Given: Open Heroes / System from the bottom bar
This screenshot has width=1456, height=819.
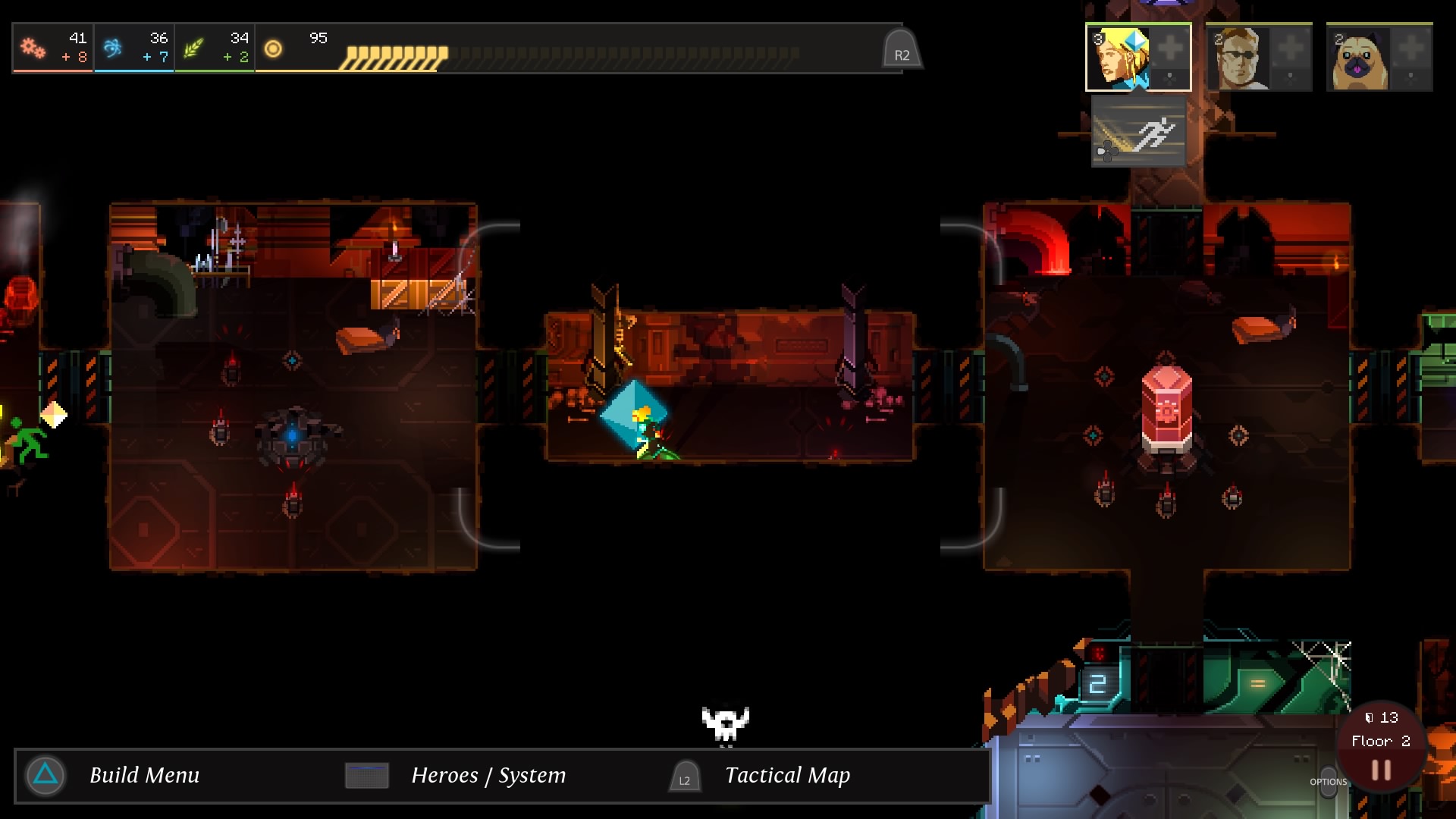Looking at the screenshot, I should (488, 775).
